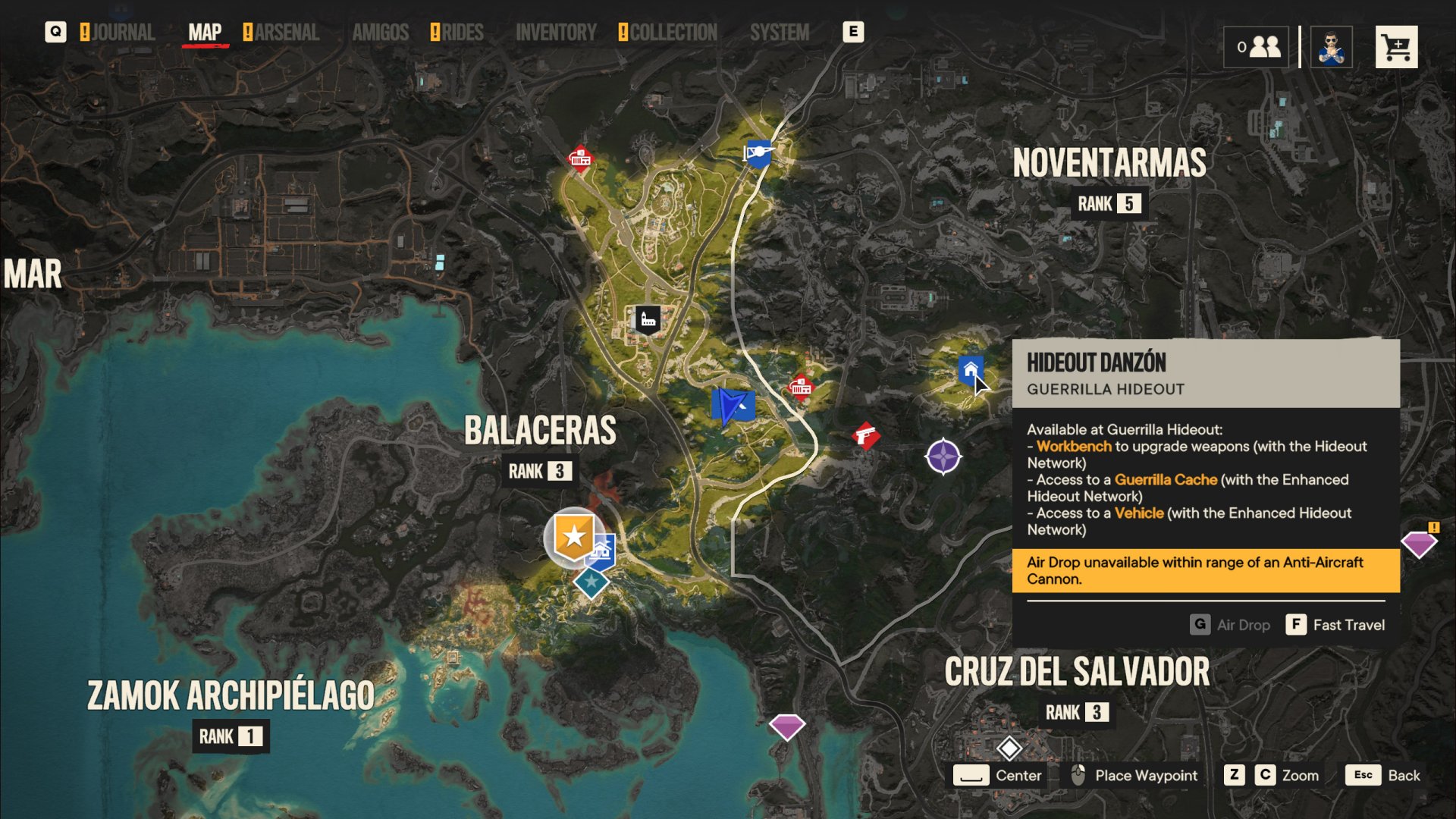The width and height of the screenshot is (1456, 819).
Task: Select the purple compass marker
Action: pos(943,457)
